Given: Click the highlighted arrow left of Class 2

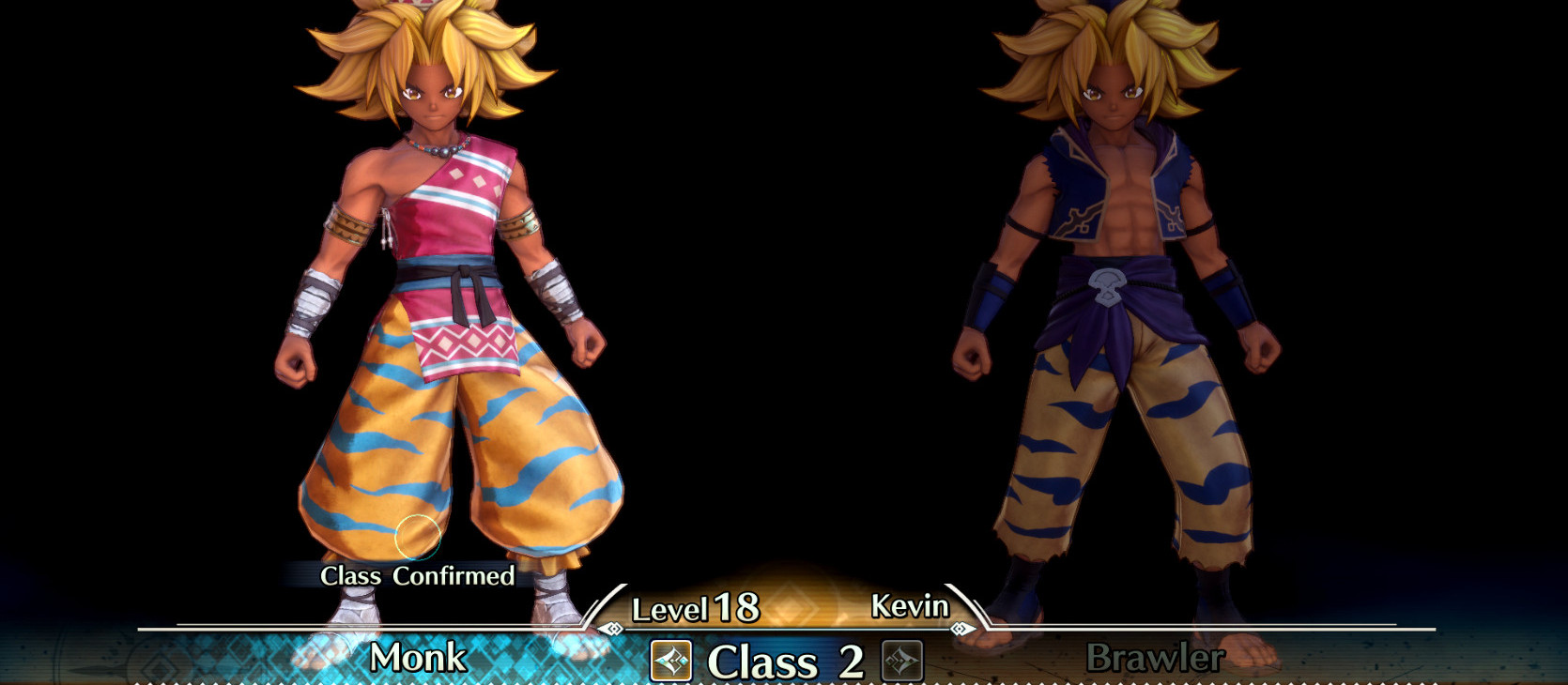Looking at the screenshot, I should [x=671, y=661].
